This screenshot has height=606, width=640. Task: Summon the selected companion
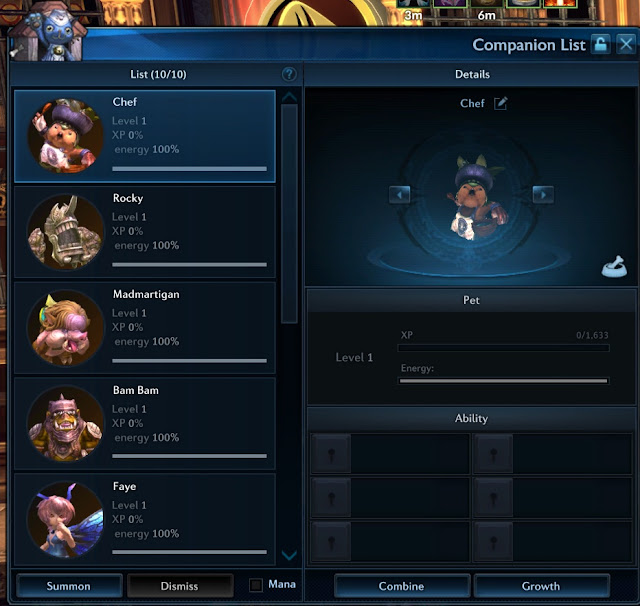(69, 586)
